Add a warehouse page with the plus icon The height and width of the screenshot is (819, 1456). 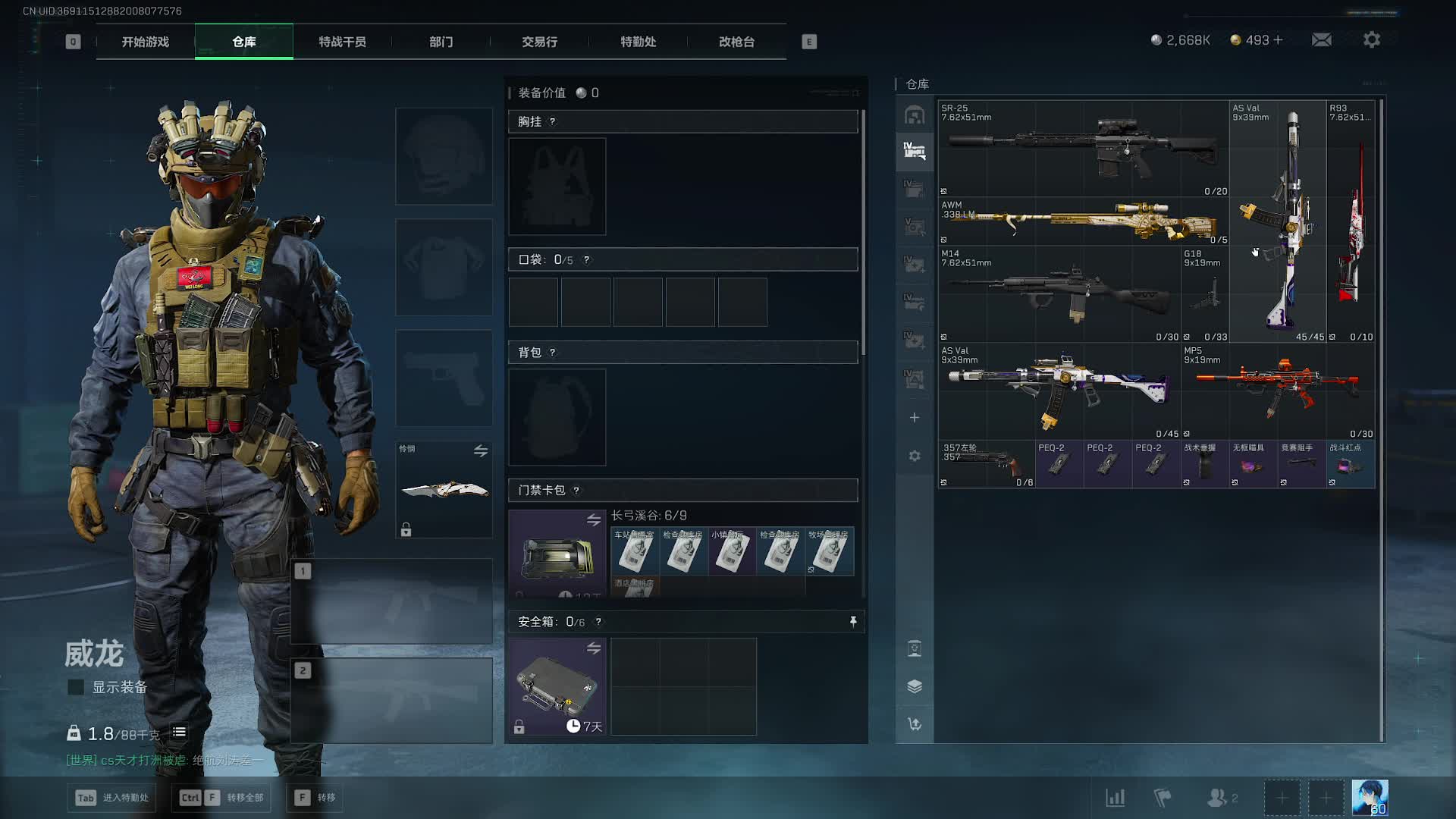pyautogui.click(x=915, y=418)
